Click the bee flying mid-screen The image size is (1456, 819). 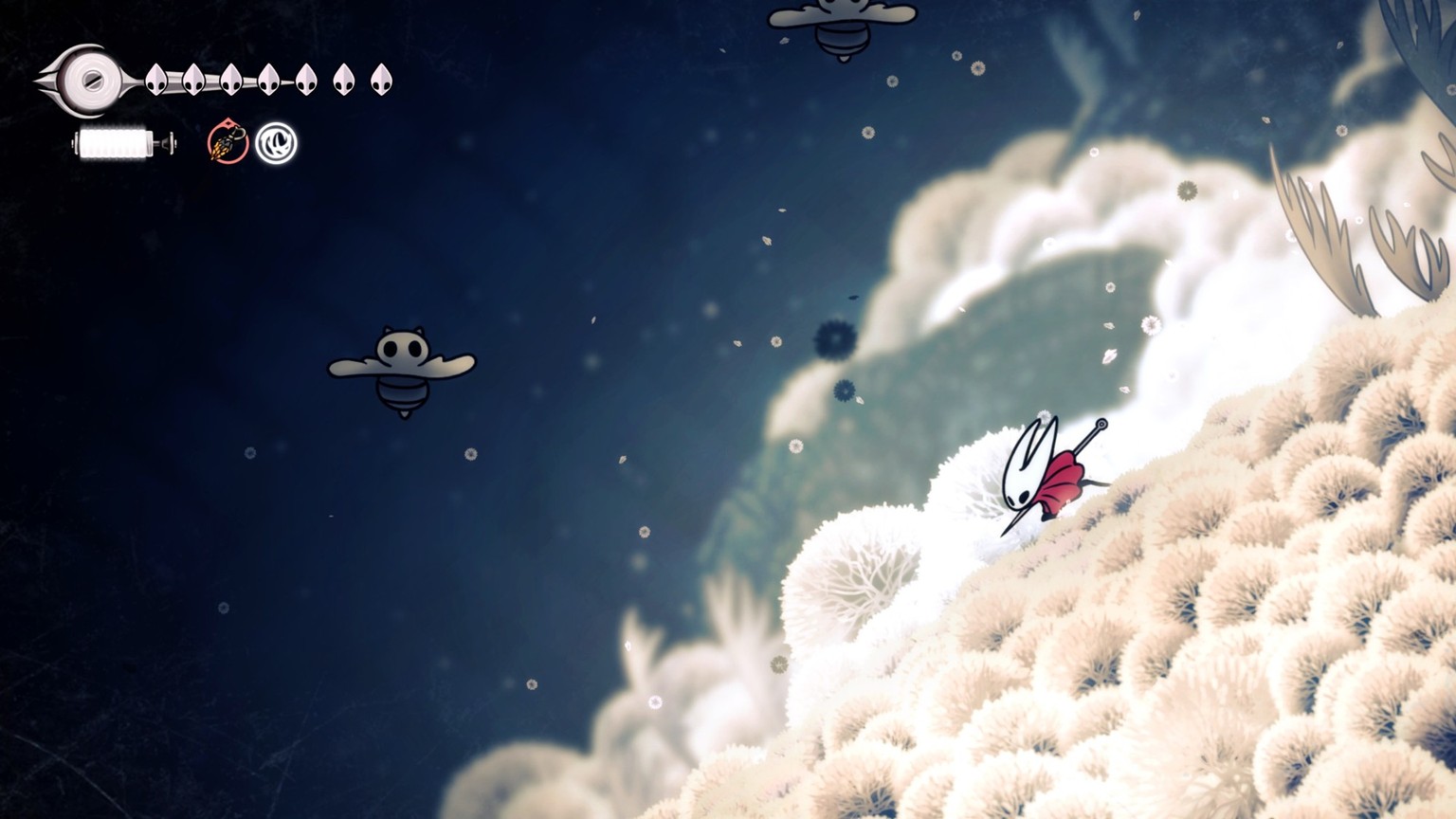[x=404, y=370]
